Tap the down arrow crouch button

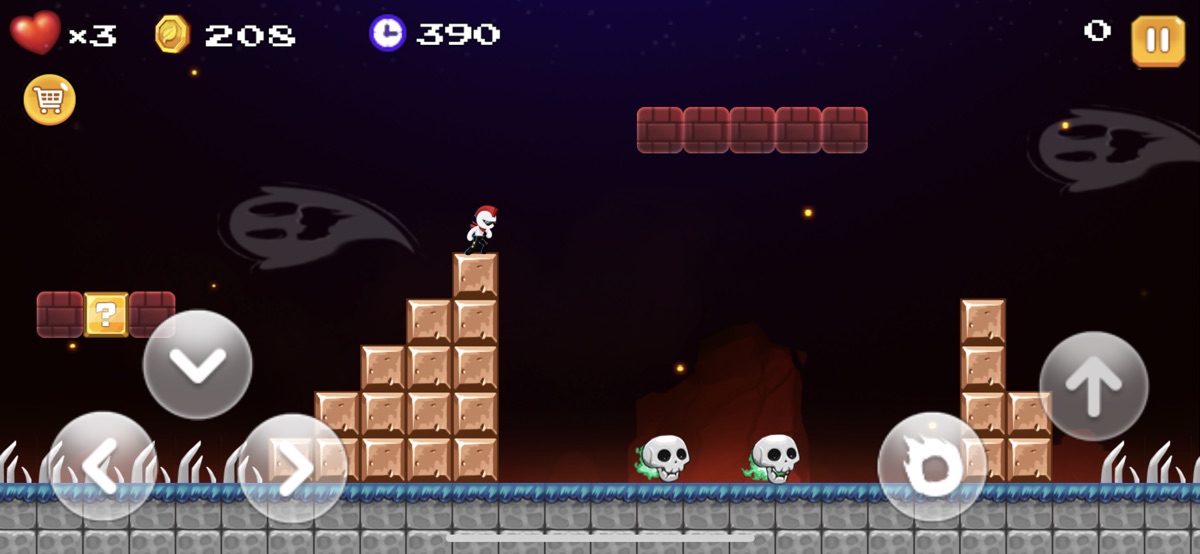pos(198,364)
